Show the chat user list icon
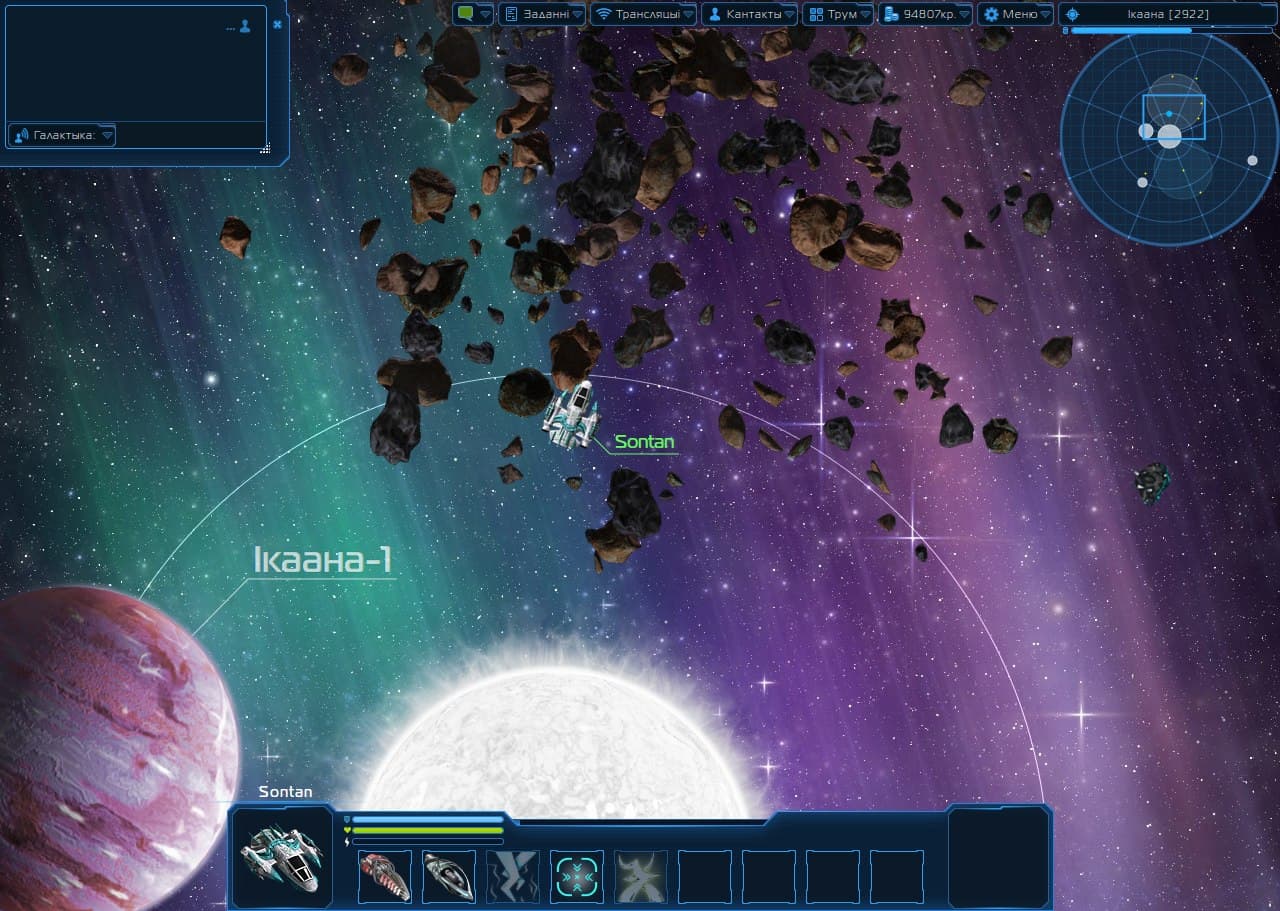The image size is (1280, 911). (244, 27)
